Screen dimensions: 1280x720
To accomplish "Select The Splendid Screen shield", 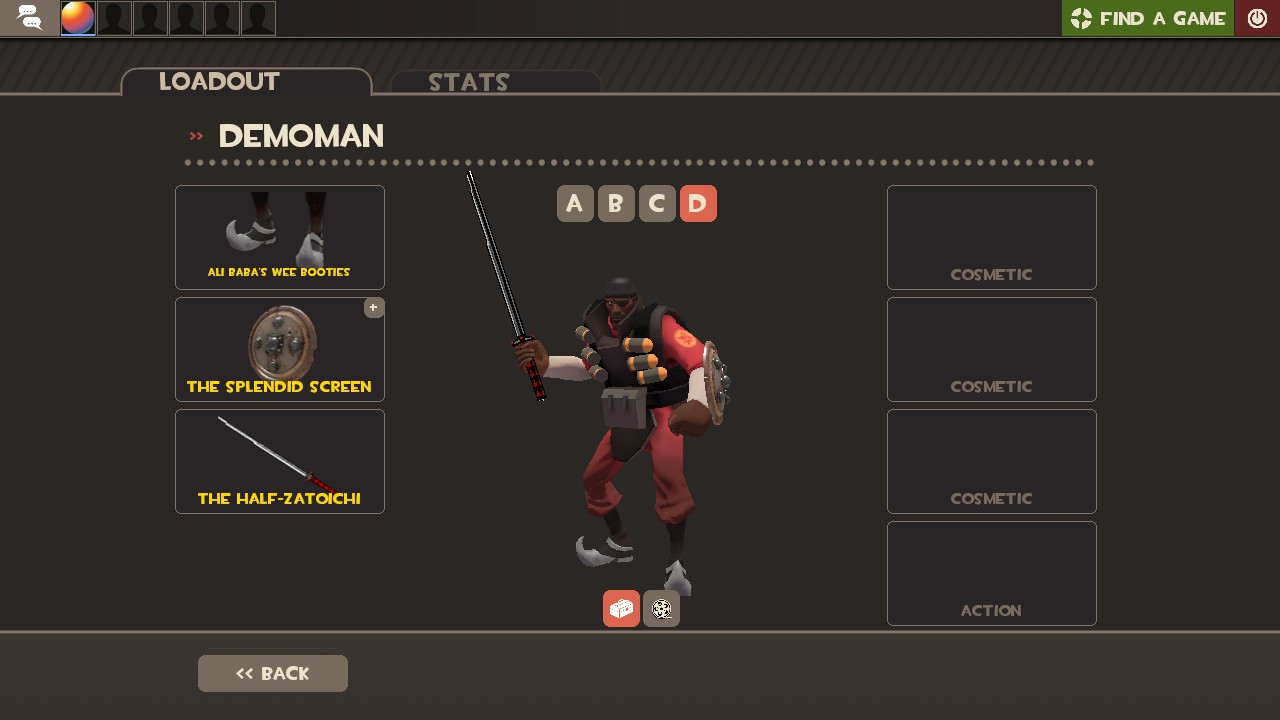I will [279, 348].
